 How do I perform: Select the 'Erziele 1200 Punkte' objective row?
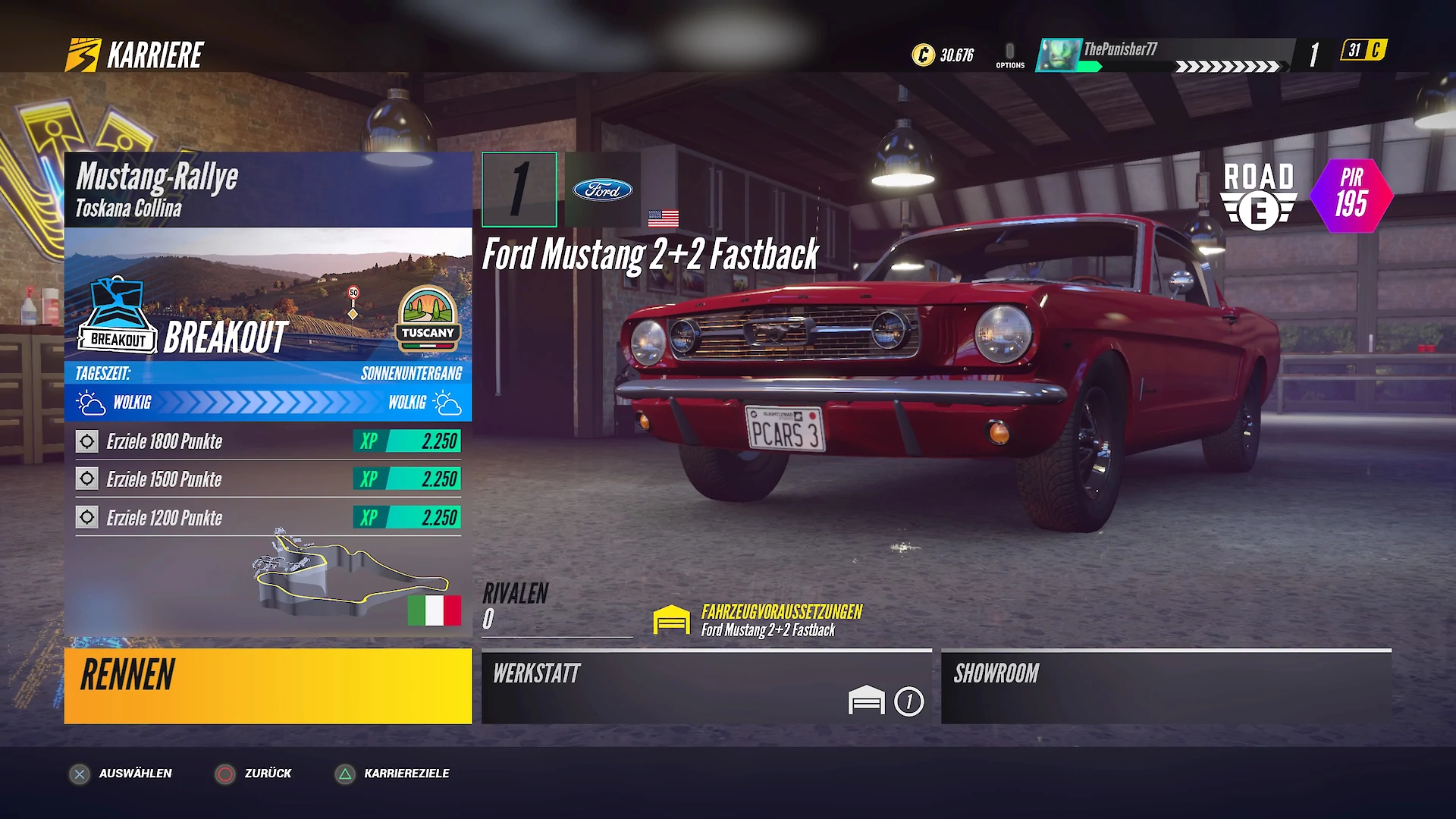coord(268,518)
